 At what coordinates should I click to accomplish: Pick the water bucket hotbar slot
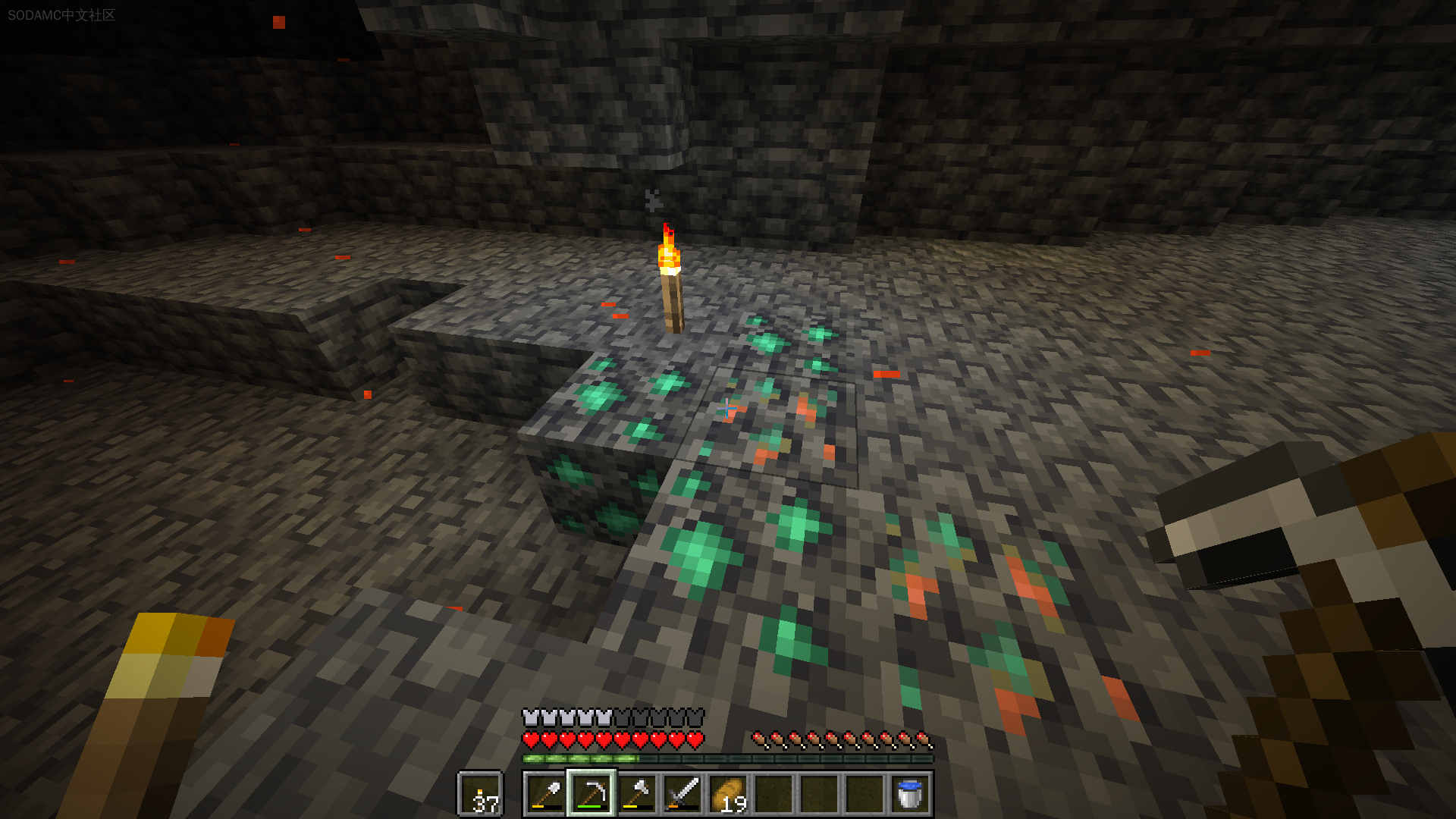pyautogui.click(x=909, y=794)
